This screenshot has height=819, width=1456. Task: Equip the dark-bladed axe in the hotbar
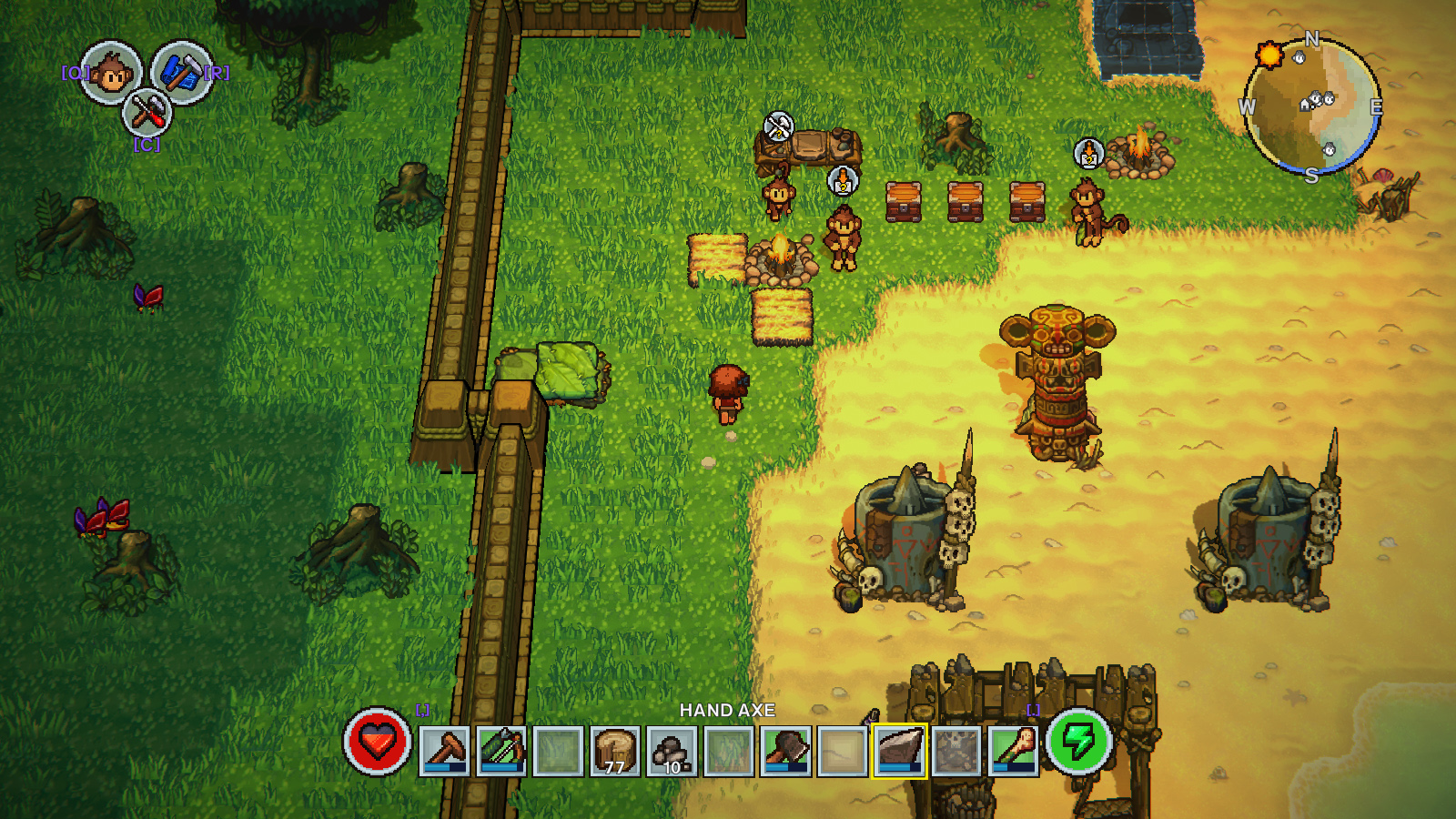[x=786, y=751]
